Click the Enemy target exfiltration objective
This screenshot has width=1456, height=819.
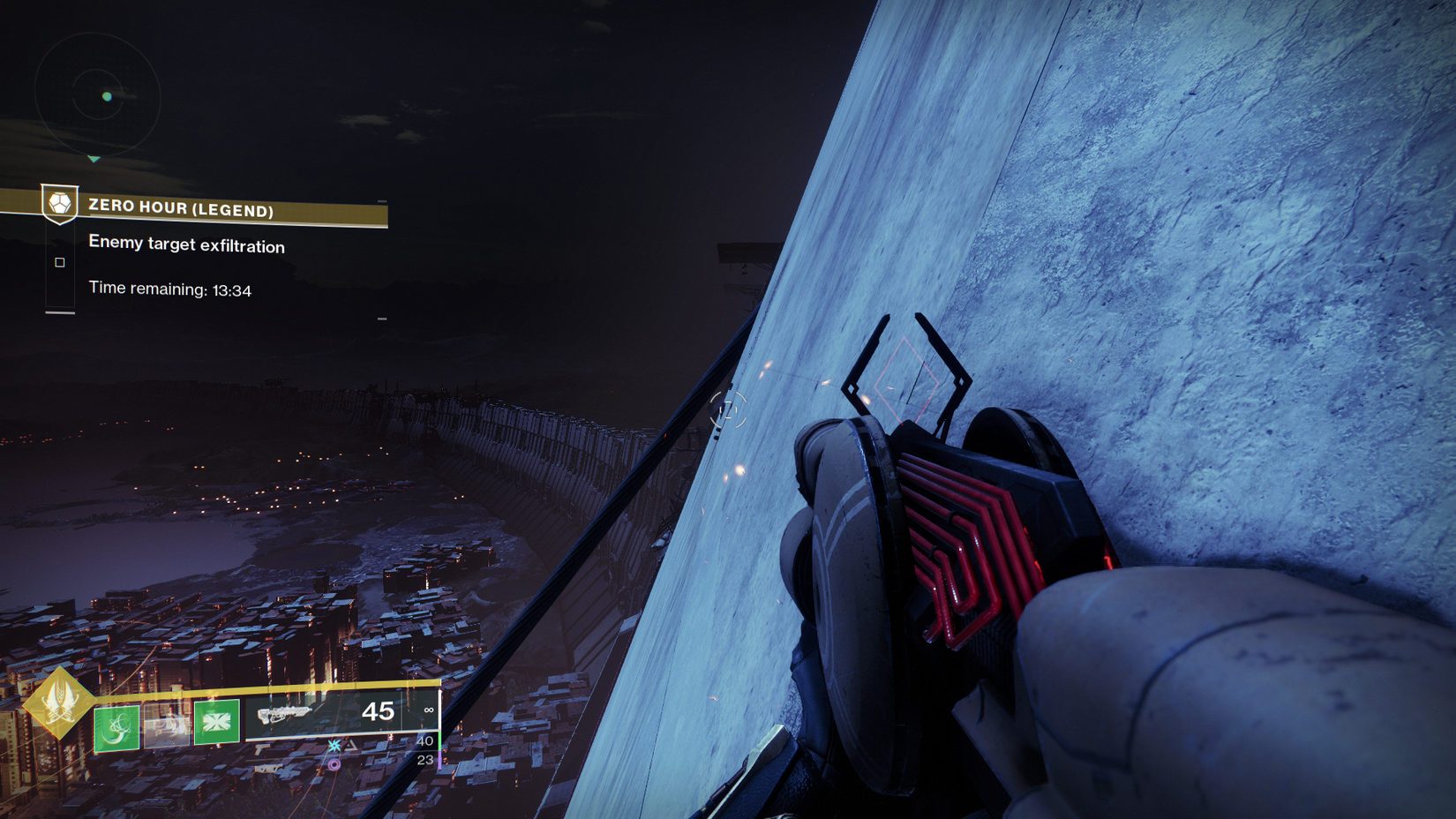click(186, 244)
